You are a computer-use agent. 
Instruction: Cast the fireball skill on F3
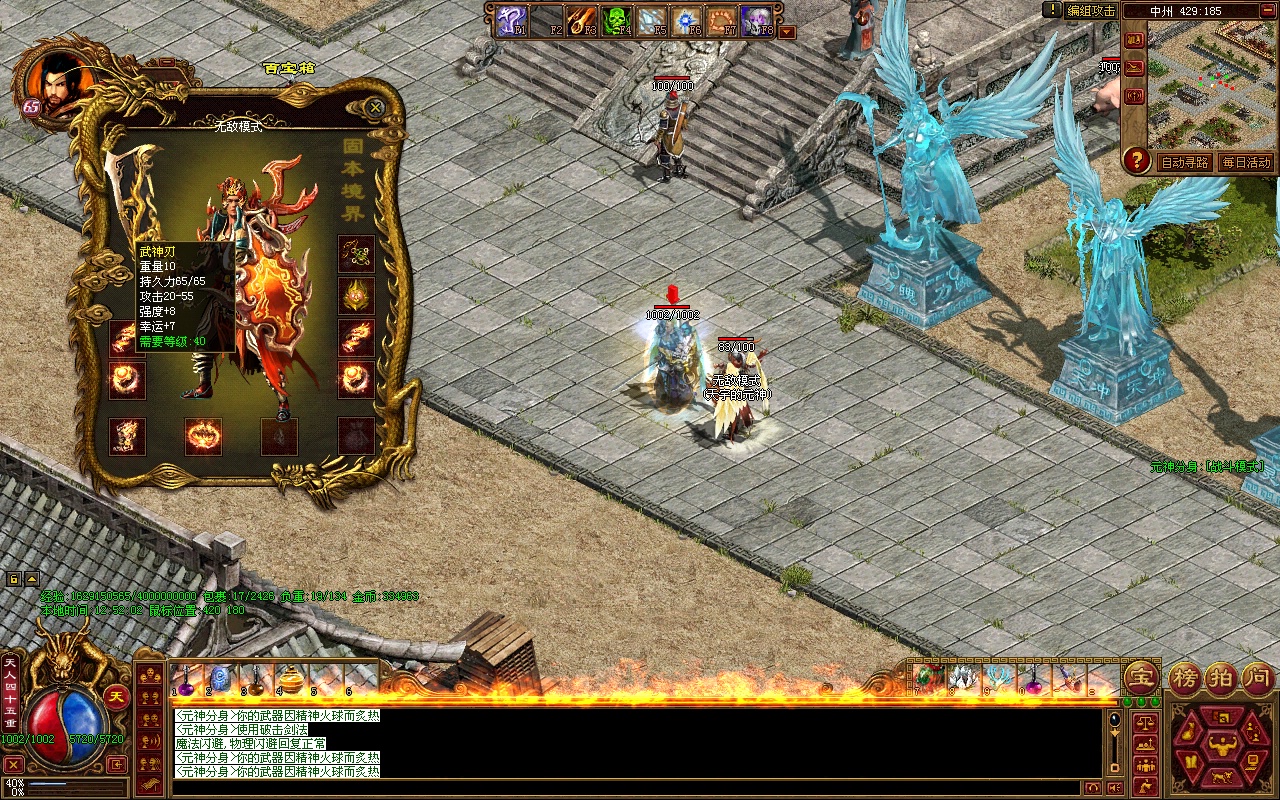pos(580,20)
